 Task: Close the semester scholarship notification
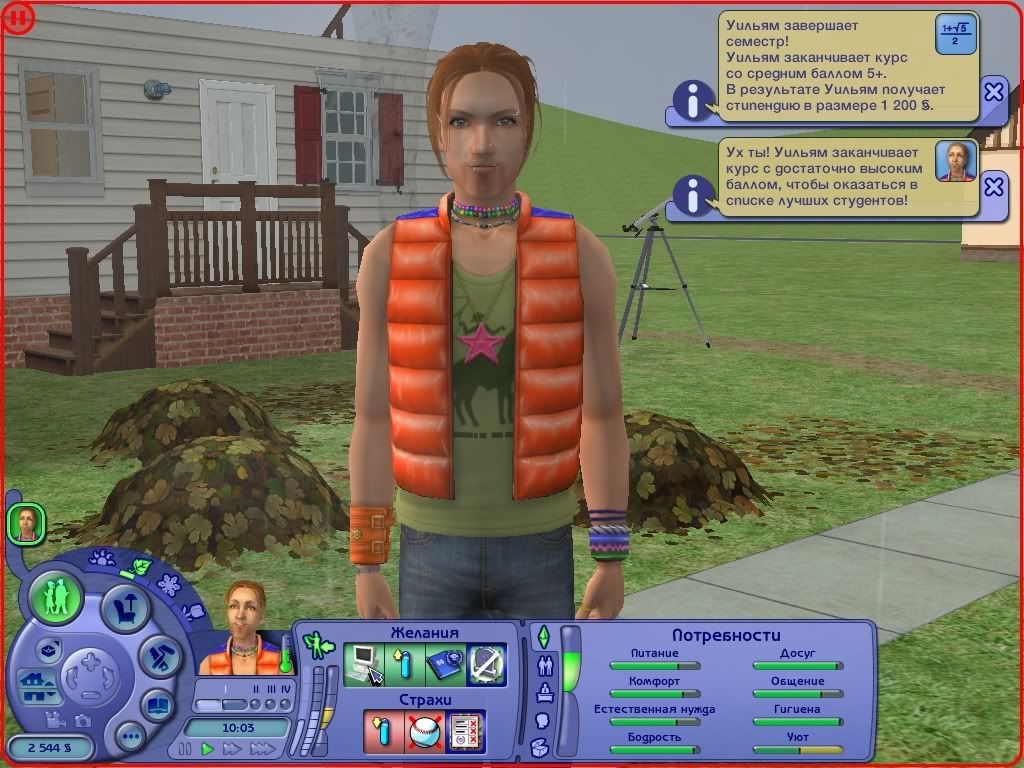coord(993,92)
